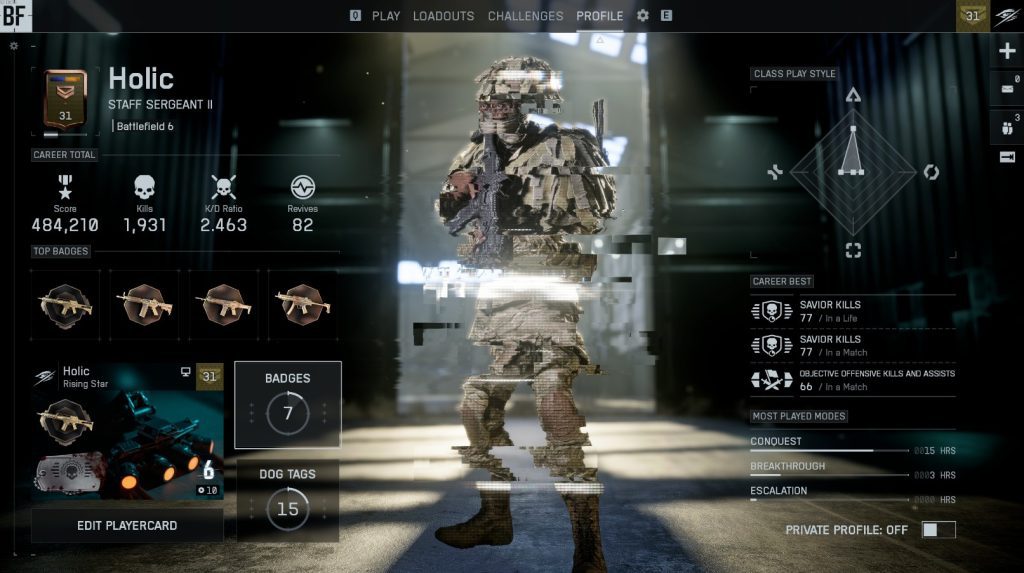
Task: Open the Dog Tags panel
Action: pos(288,500)
